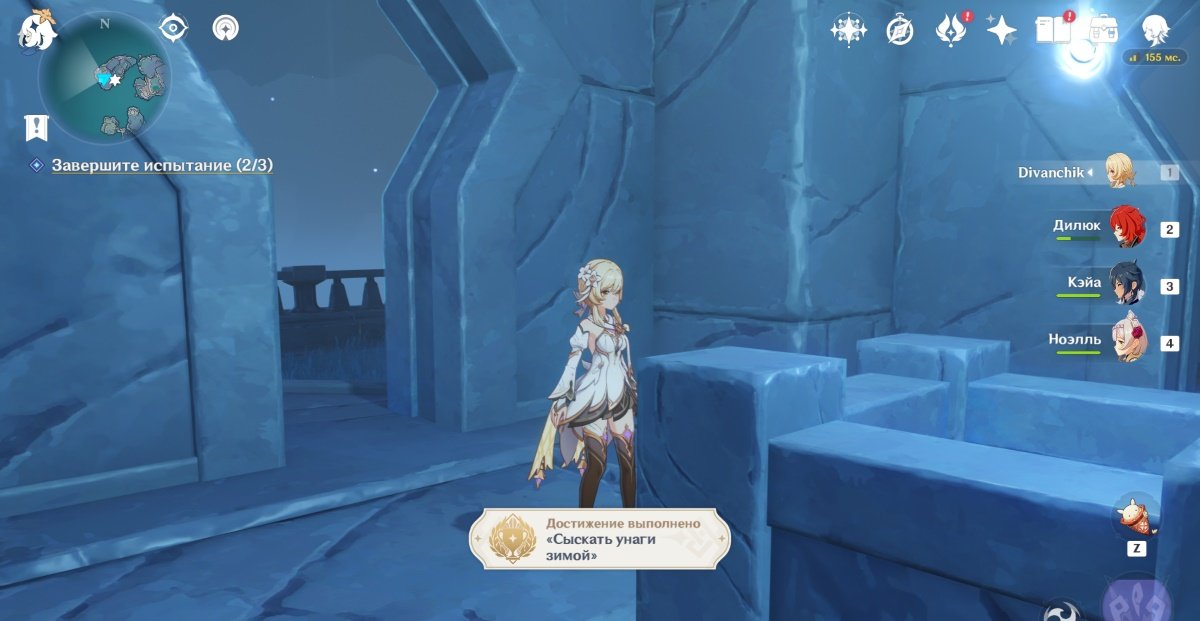Click the arch-shaped icon with a star
The image size is (1200, 621).
point(226,28)
